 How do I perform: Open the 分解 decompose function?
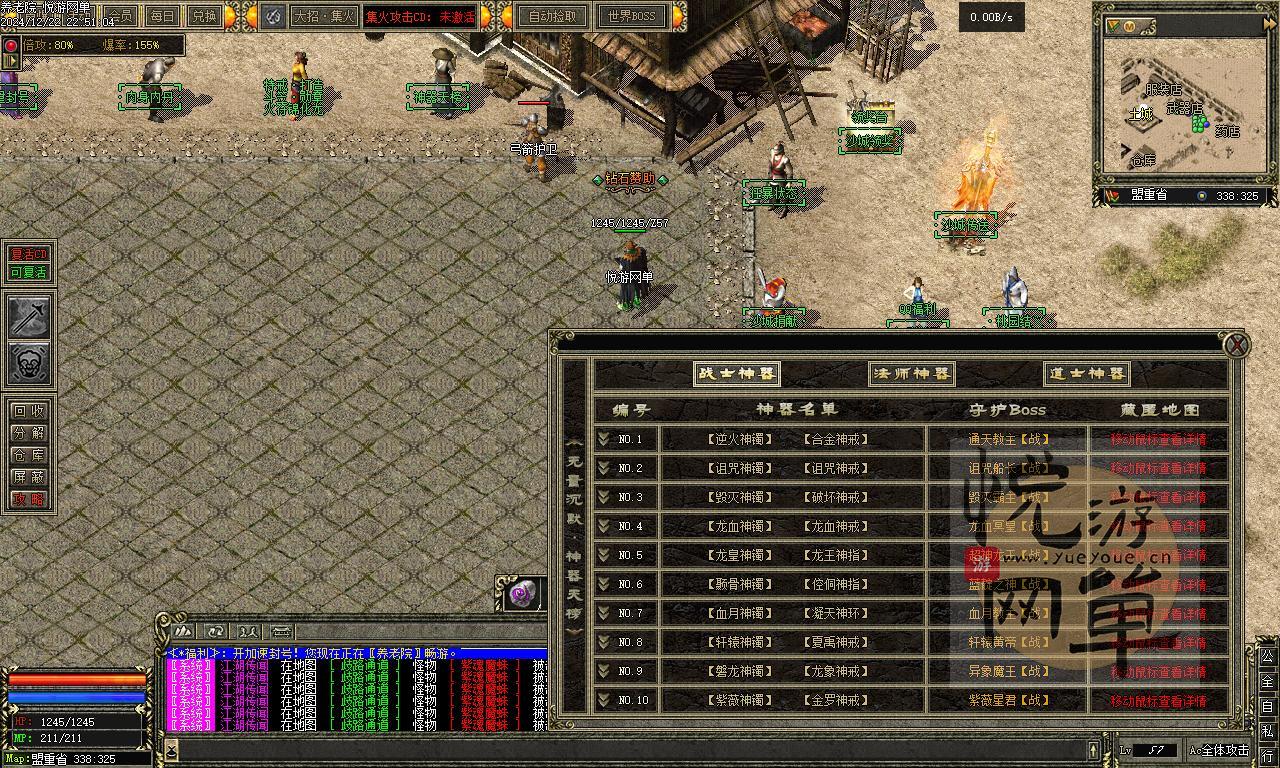pyautogui.click(x=29, y=433)
